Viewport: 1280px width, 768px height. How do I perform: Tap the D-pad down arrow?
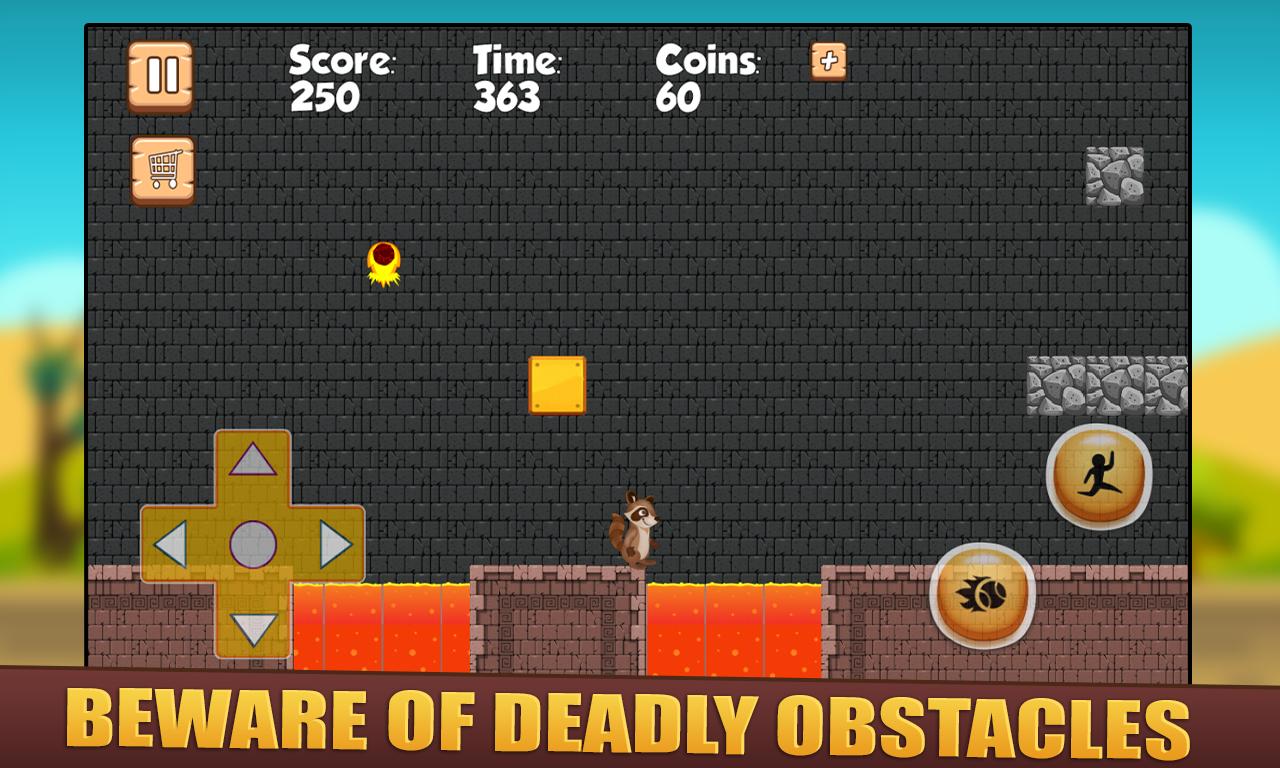[x=252, y=629]
